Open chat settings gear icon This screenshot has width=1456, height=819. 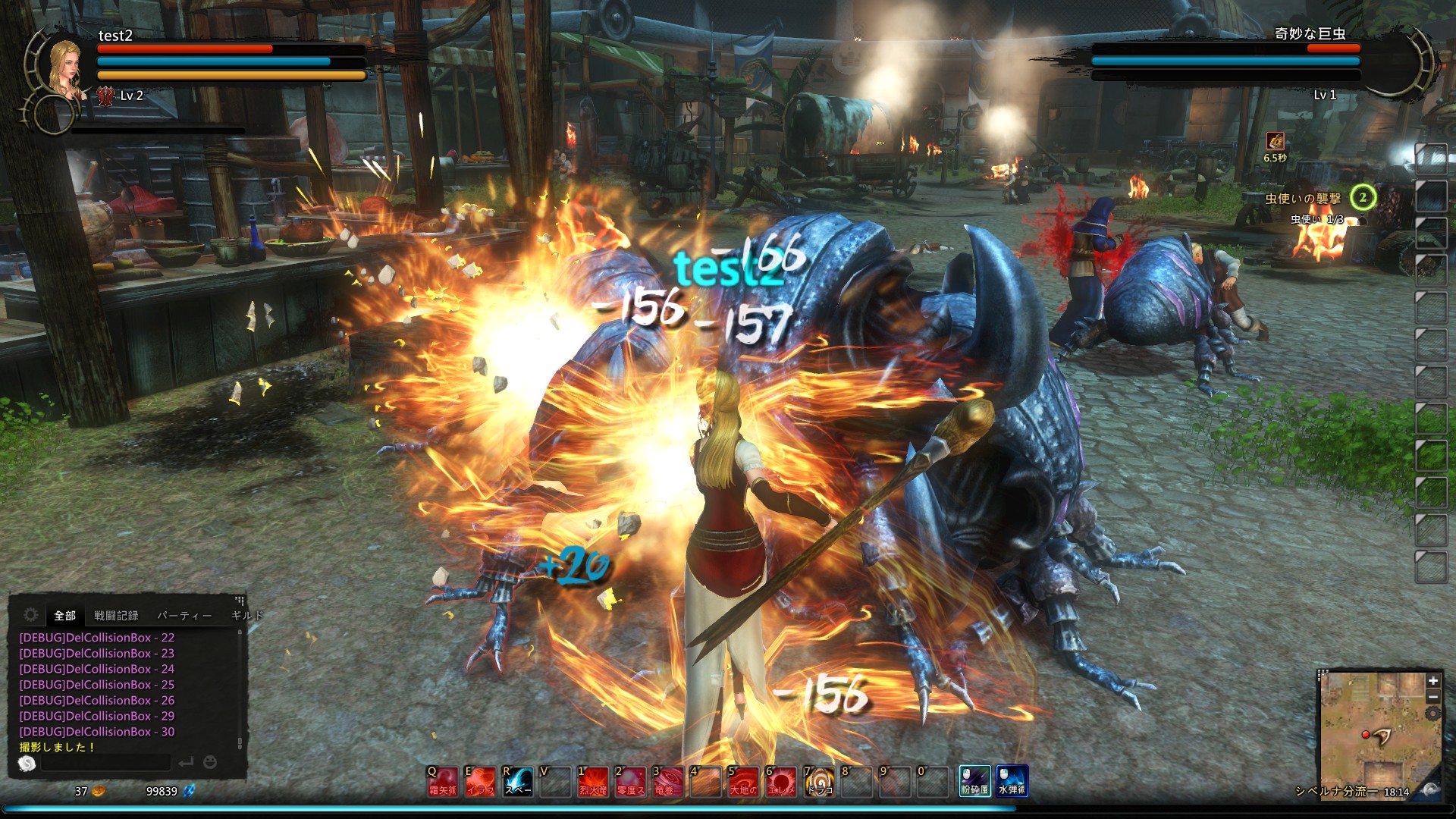31,614
